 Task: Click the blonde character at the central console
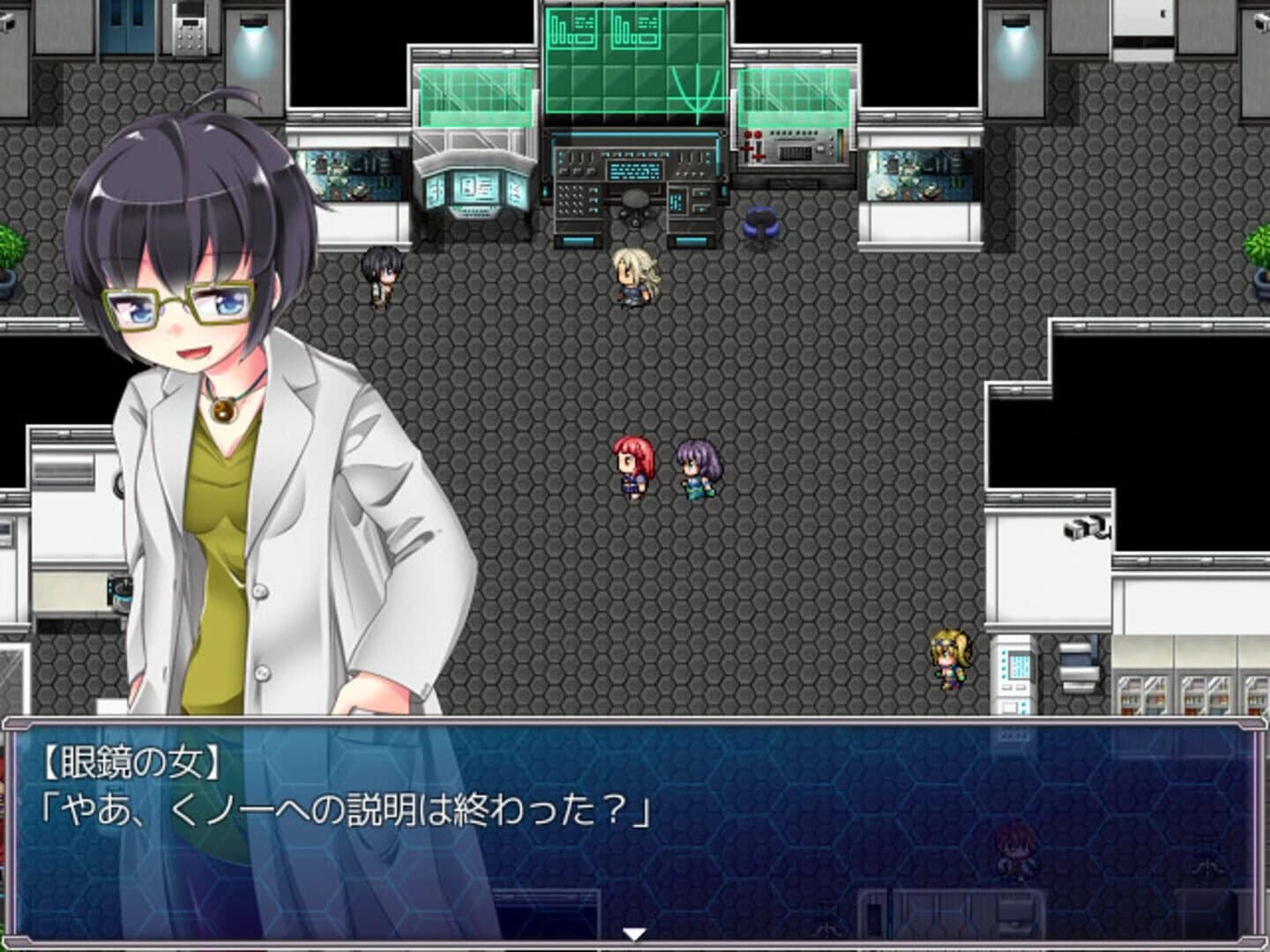[x=631, y=273]
